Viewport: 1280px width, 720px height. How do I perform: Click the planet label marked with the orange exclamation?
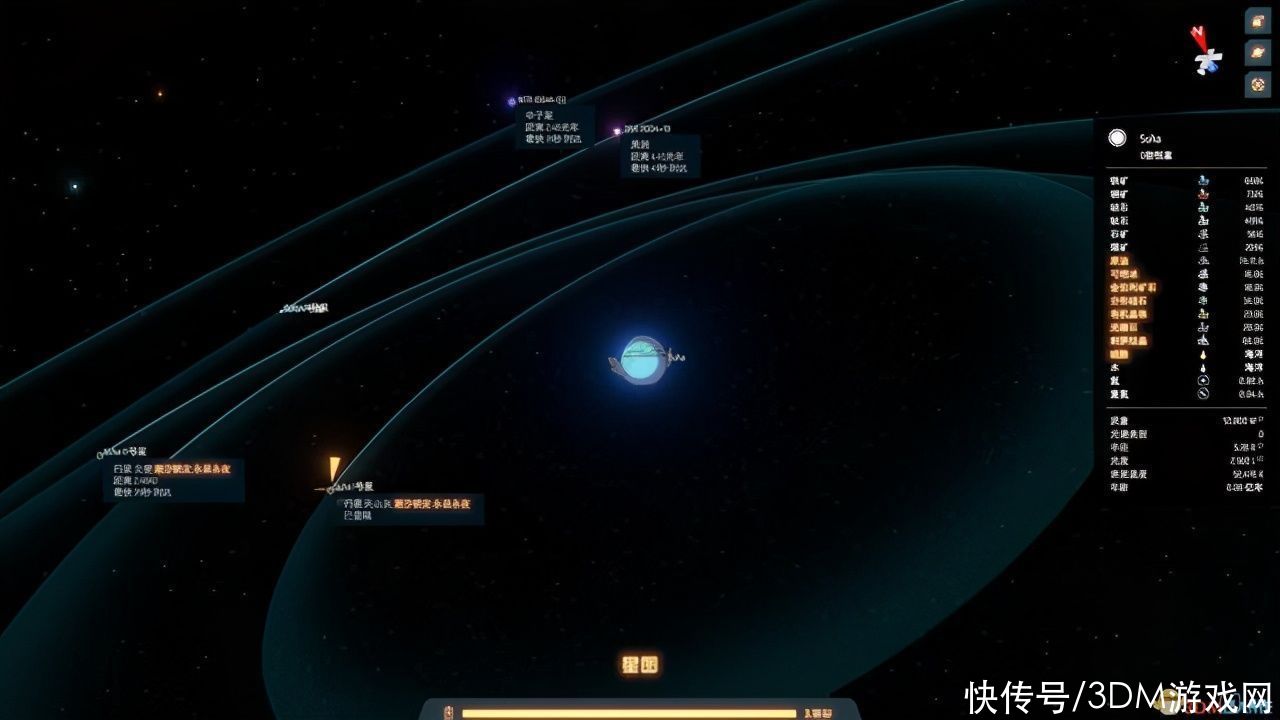point(350,485)
